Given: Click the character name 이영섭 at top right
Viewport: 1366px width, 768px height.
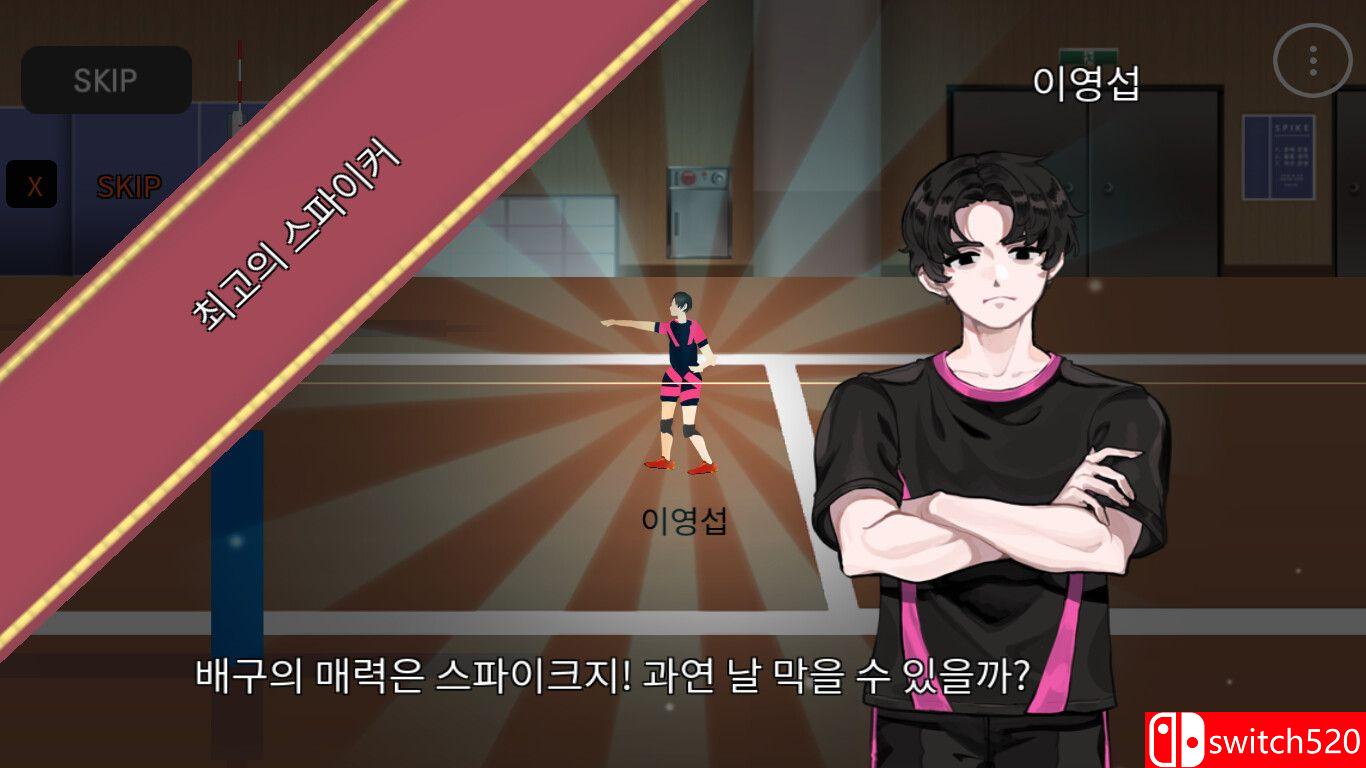Looking at the screenshot, I should pos(1087,84).
